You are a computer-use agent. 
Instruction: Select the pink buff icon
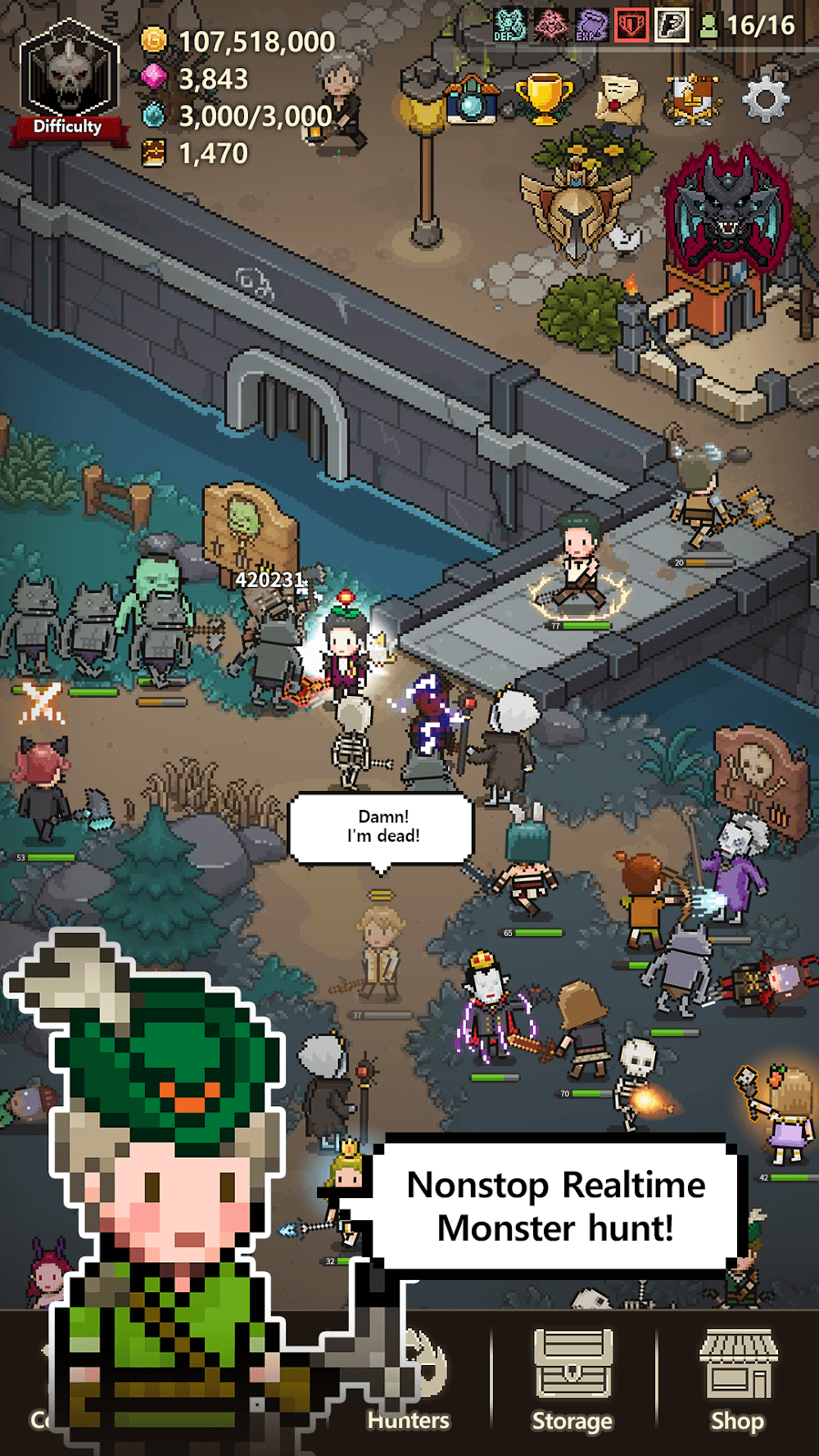[550, 25]
